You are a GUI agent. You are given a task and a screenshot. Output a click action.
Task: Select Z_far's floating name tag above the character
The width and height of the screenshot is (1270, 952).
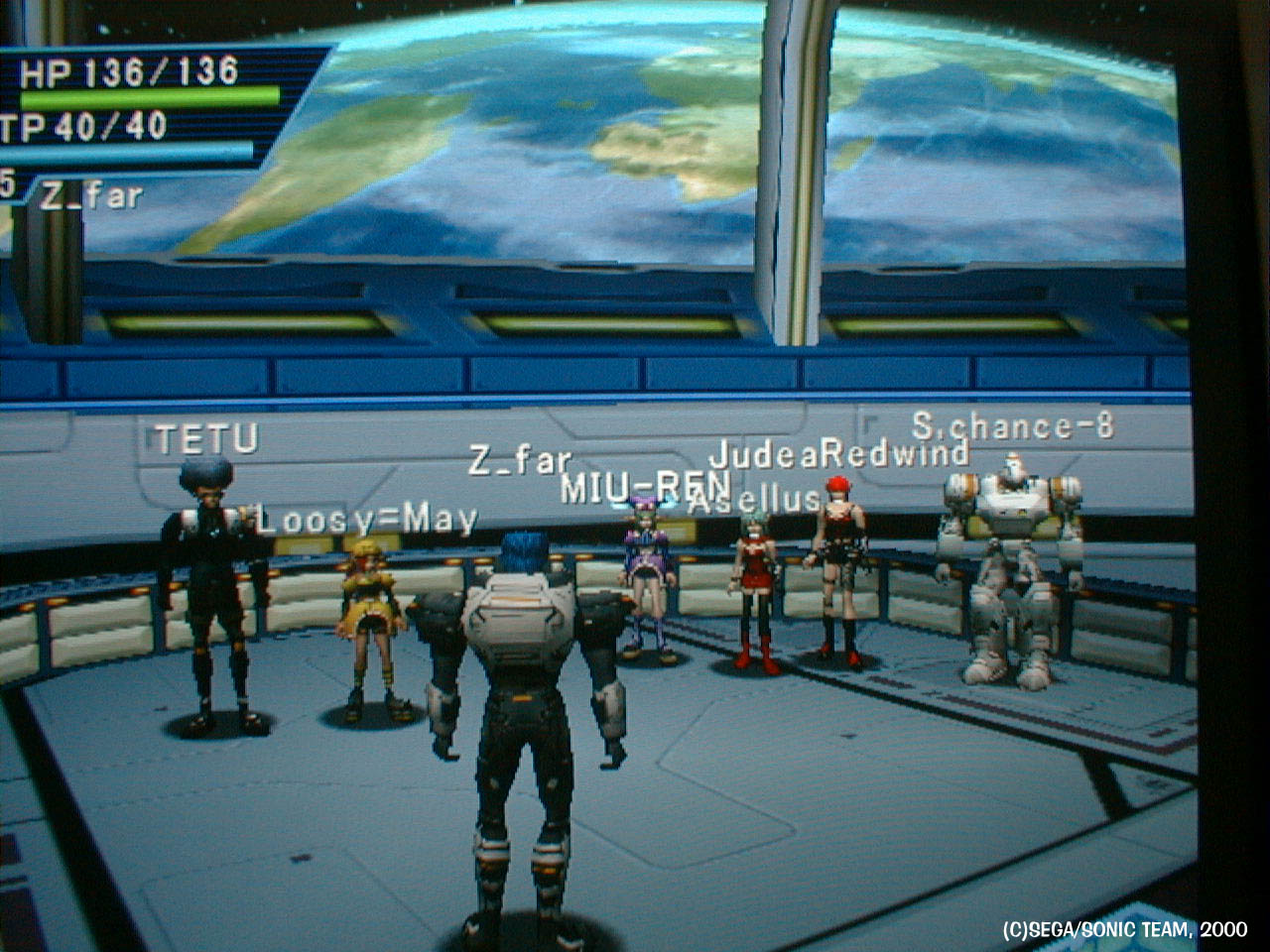(x=519, y=460)
